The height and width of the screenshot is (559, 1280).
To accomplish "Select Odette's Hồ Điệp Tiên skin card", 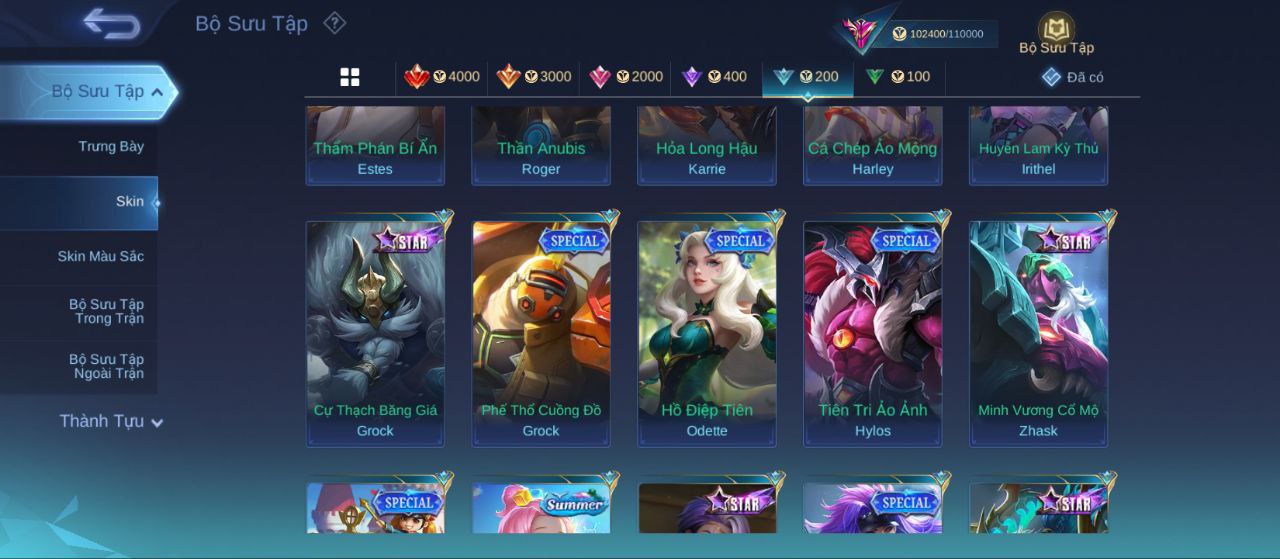I will [x=707, y=333].
